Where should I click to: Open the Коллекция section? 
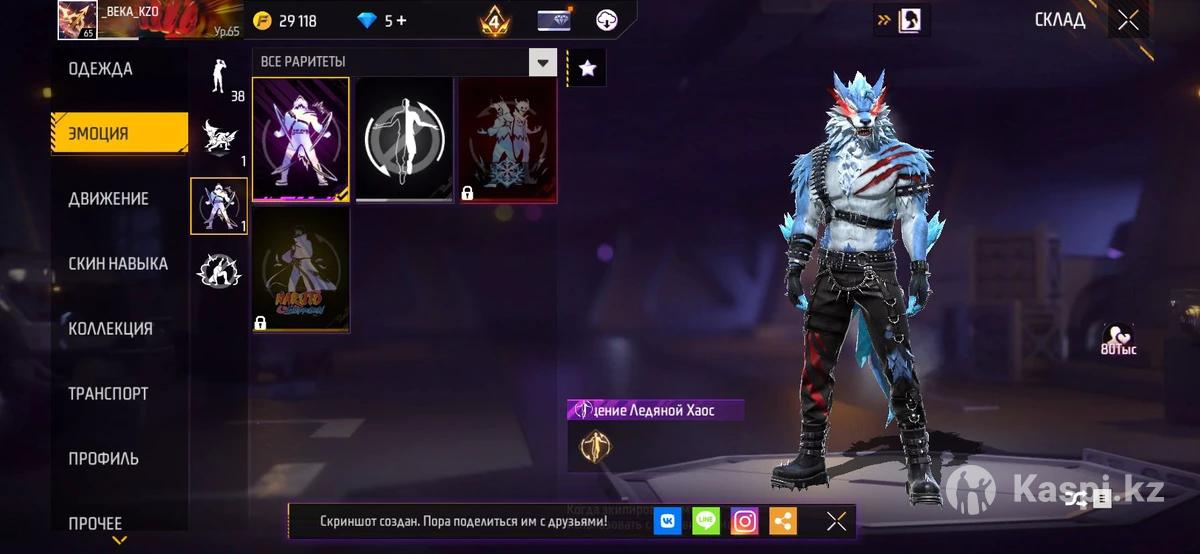point(110,329)
